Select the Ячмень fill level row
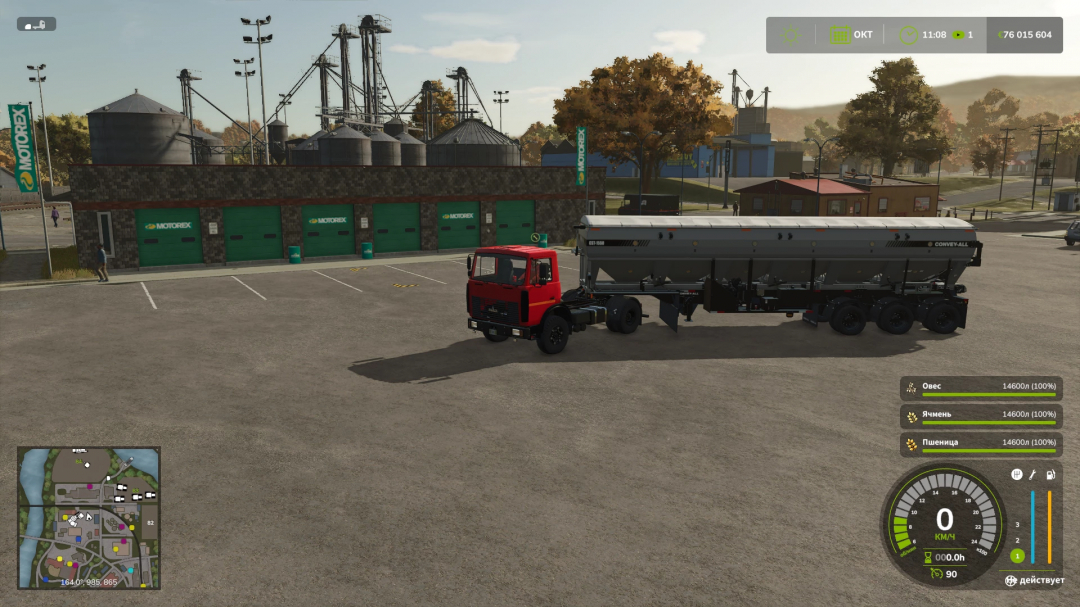The height and width of the screenshot is (607, 1080). coord(980,417)
